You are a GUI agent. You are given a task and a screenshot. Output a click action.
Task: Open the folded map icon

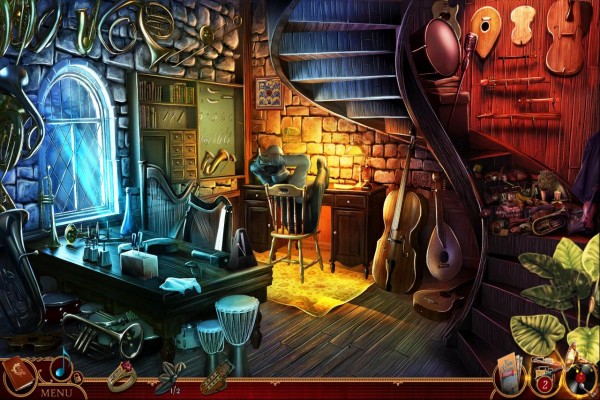pyautogui.click(x=508, y=376)
